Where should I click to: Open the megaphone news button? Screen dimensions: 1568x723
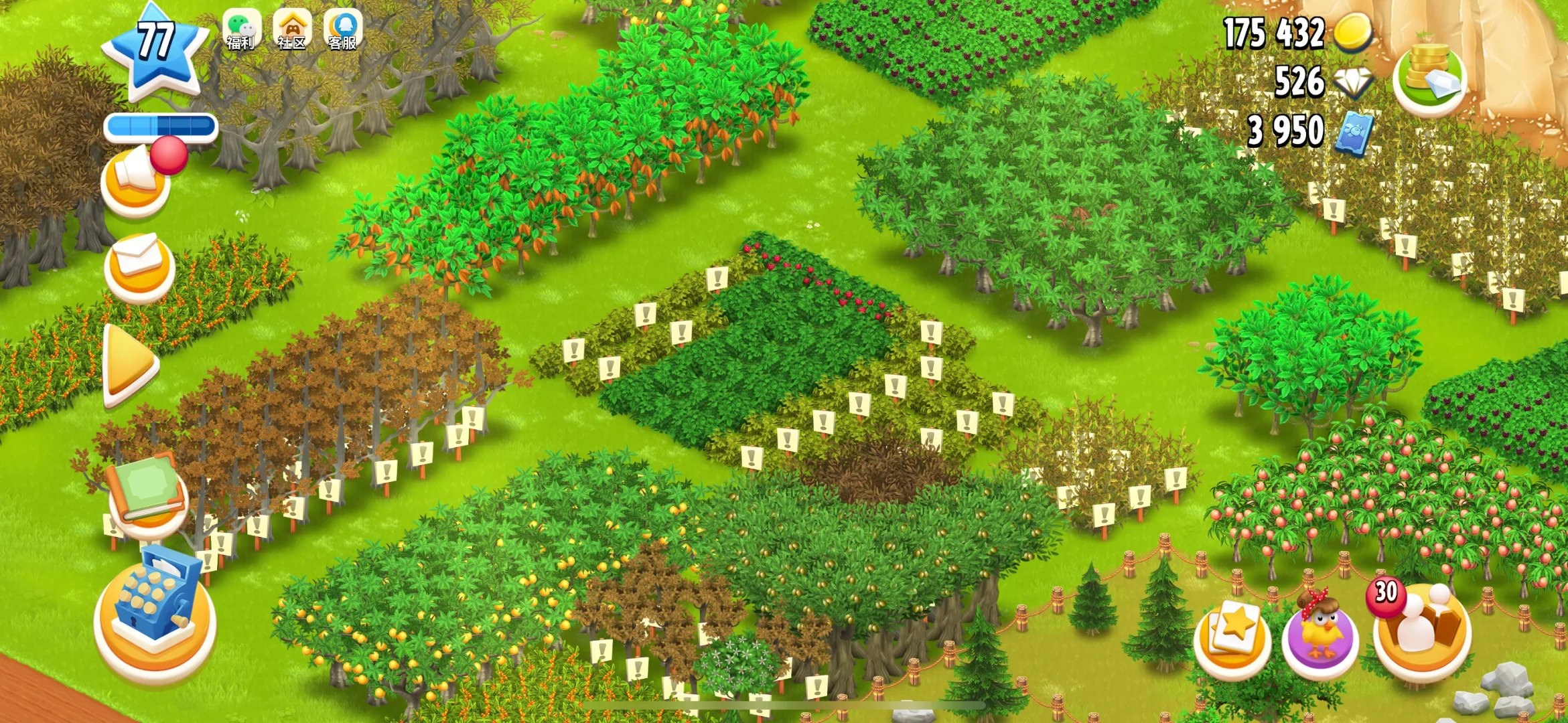coord(136,182)
